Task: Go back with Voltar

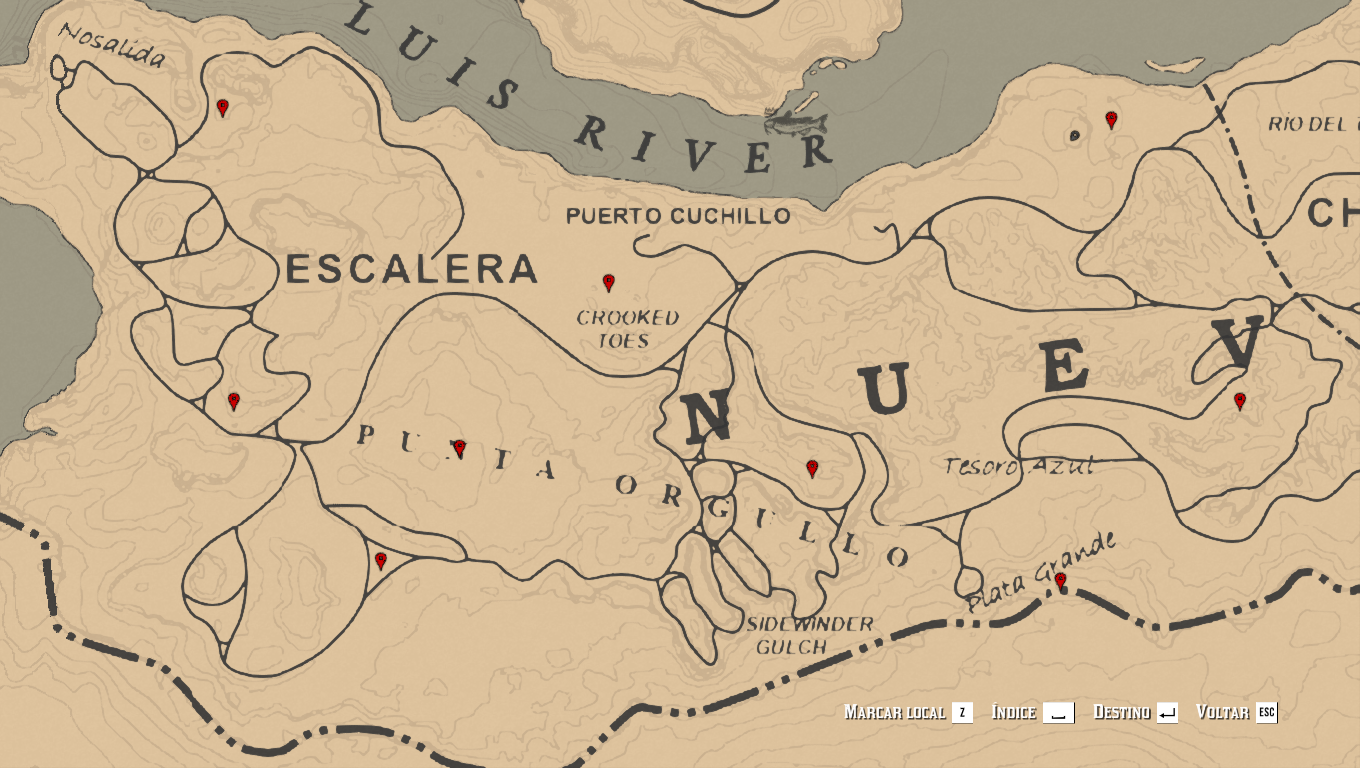Action: (x=1236, y=712)
